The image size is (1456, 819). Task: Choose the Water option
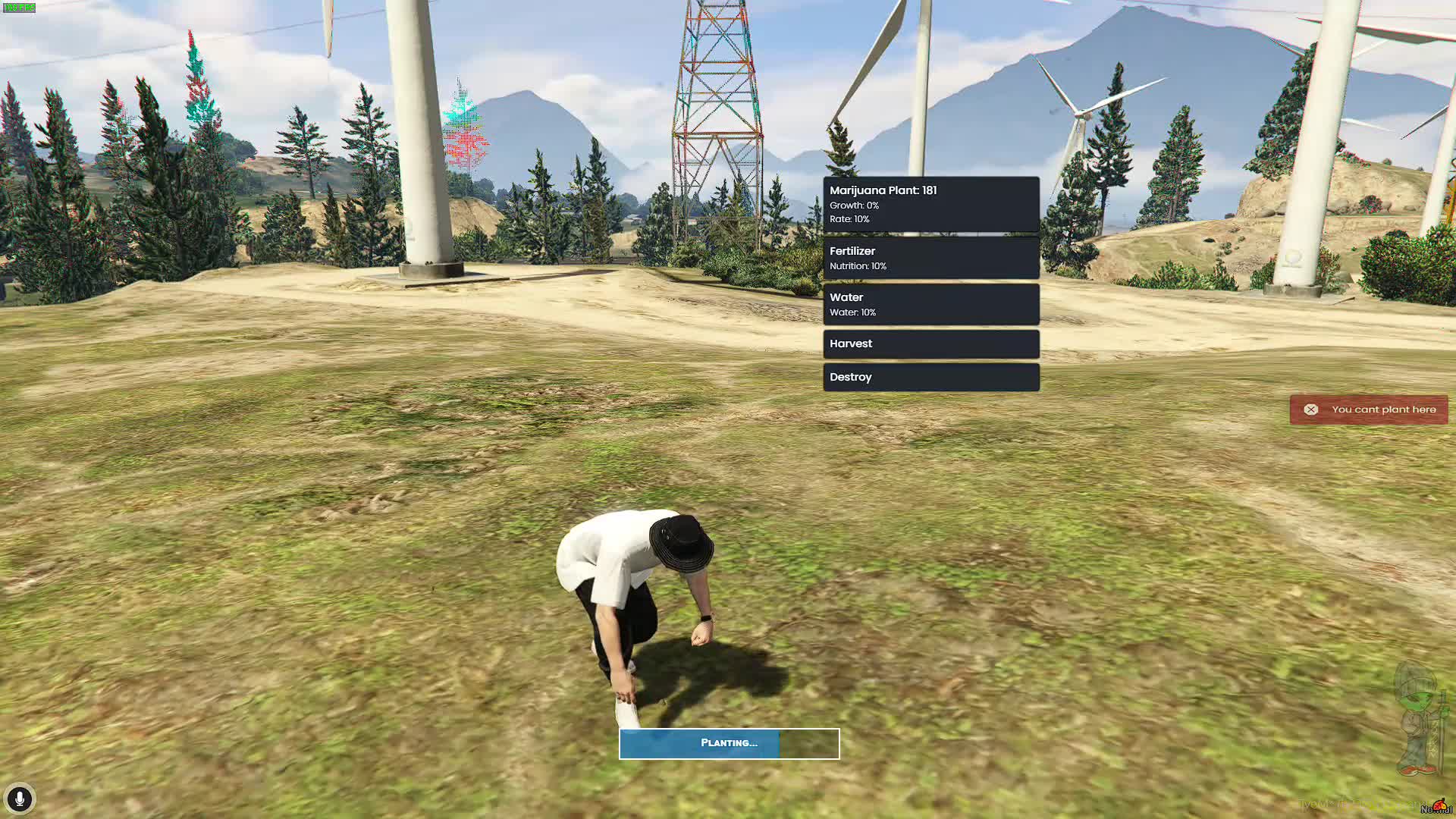tap(930, 304)
